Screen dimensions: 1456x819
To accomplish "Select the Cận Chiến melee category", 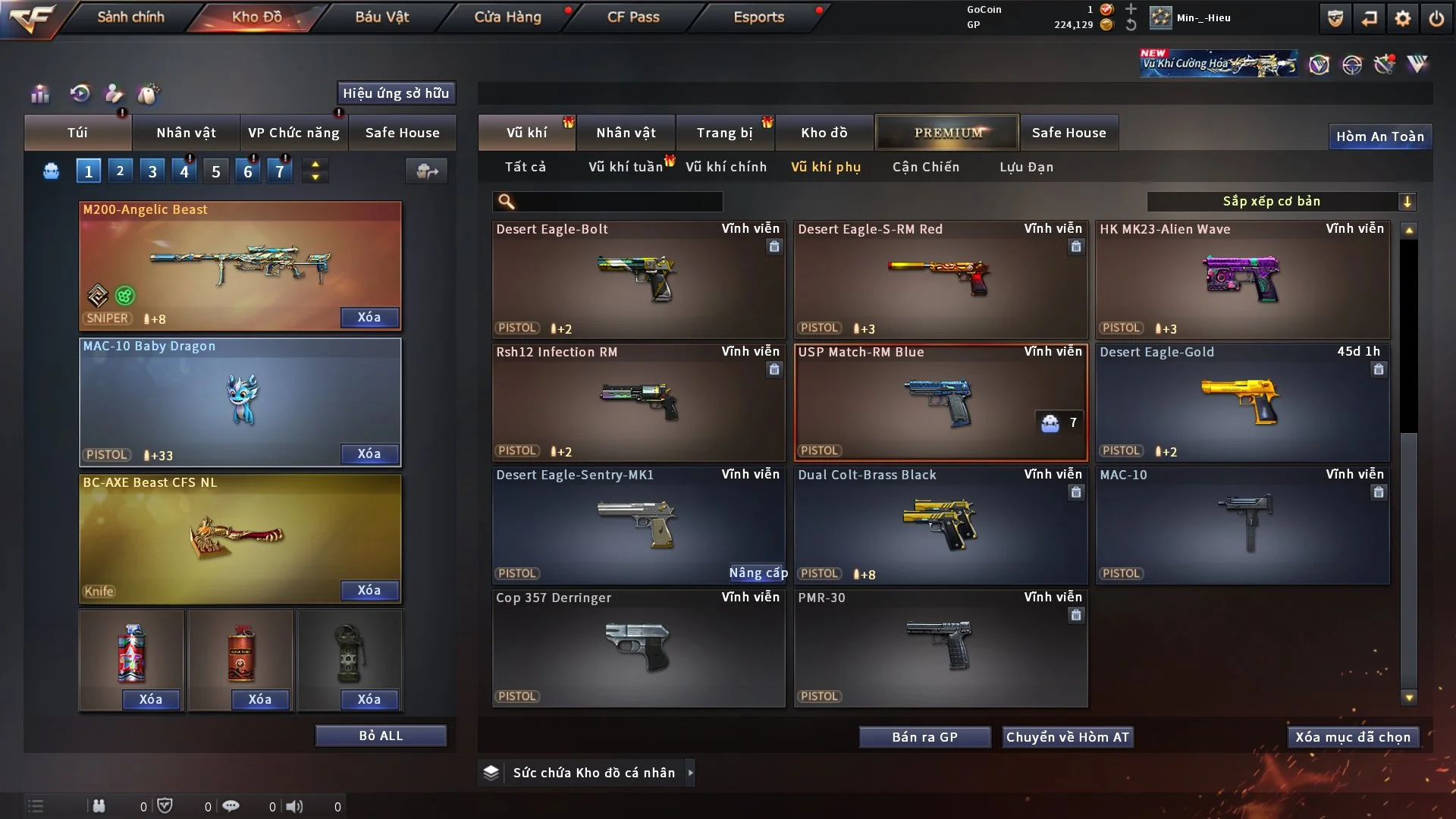I will coord(925,167).
